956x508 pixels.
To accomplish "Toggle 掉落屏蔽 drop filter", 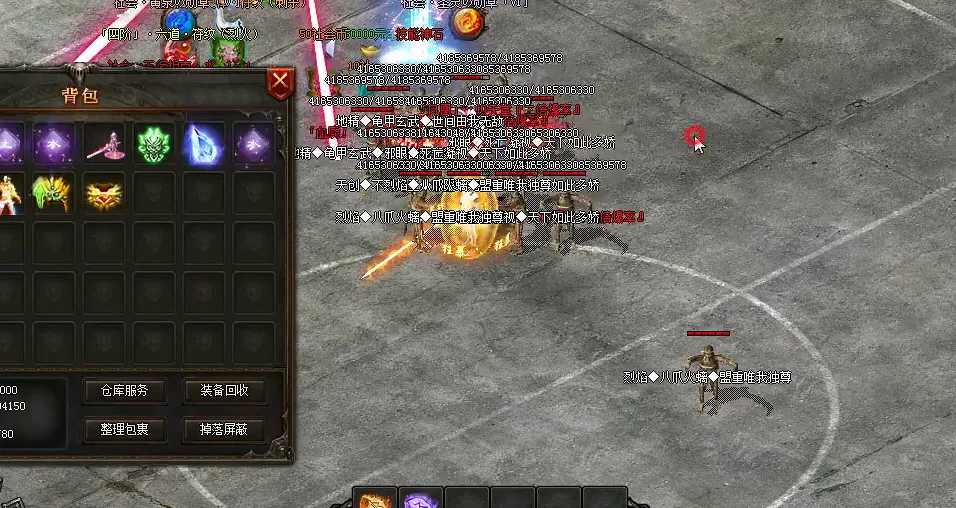I will tap(224, 429).
